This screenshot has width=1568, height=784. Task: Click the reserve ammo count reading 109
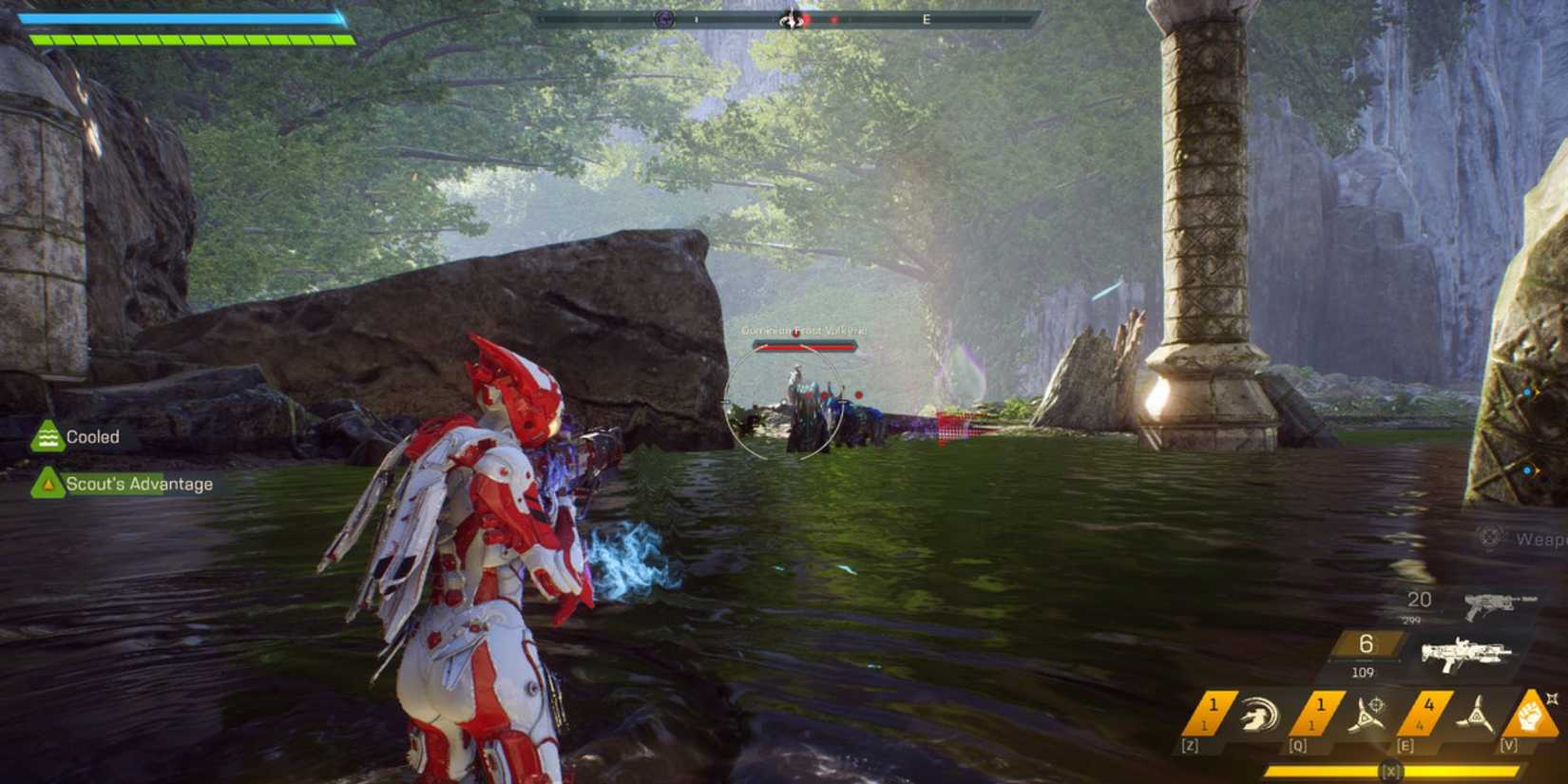(x=1363, y=673)
